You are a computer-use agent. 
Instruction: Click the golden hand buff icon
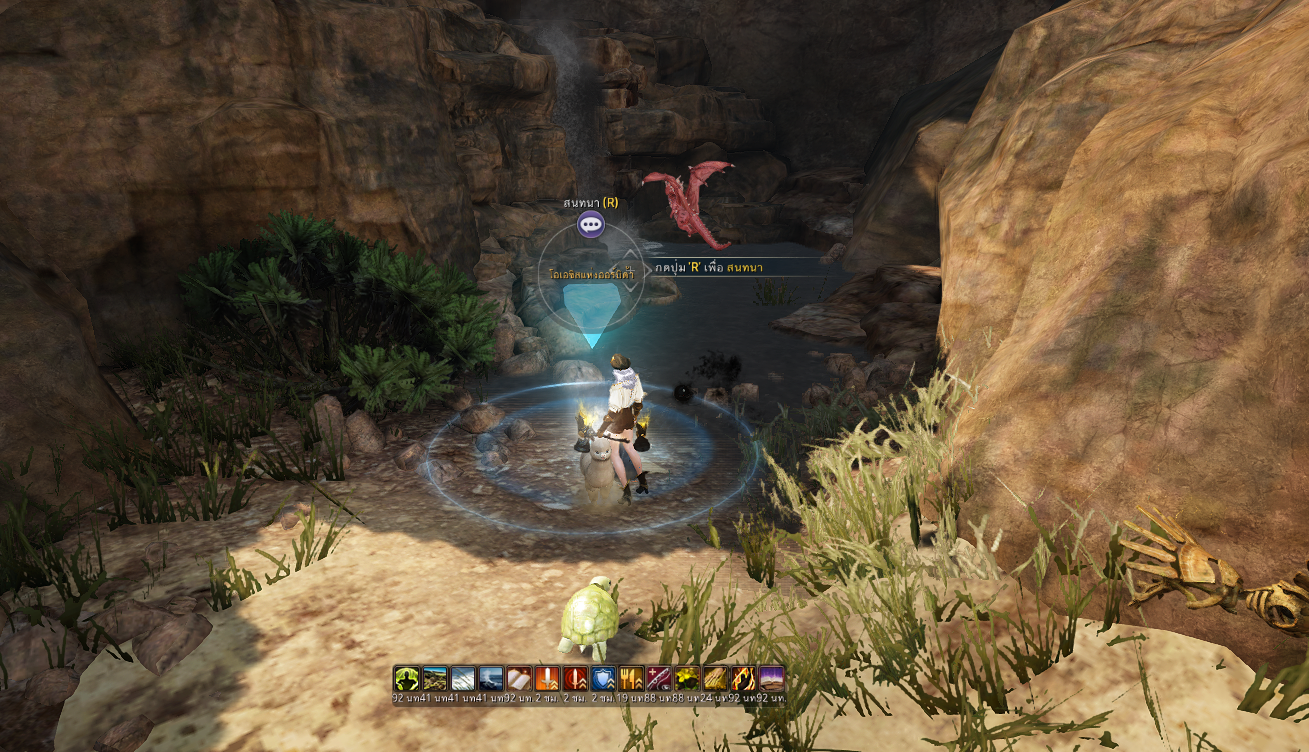click(x=715, y=678)
